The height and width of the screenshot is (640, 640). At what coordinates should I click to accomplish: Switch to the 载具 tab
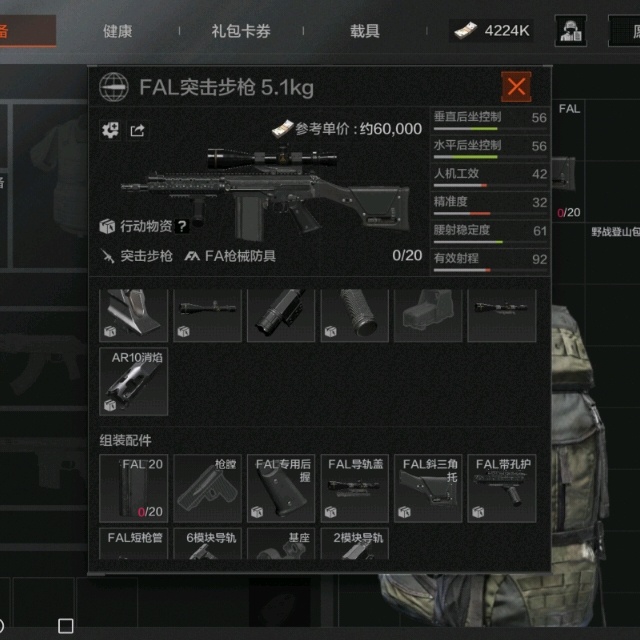pos(365,31)
